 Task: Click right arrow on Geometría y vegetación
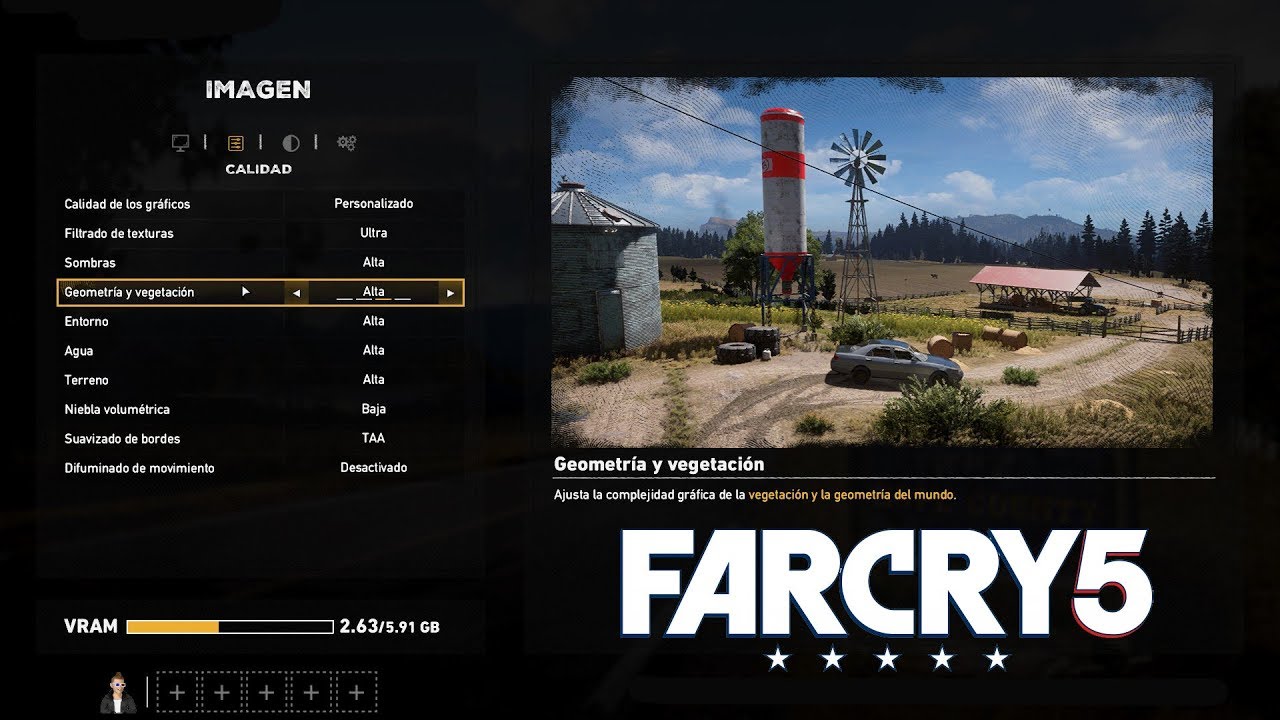451,293
